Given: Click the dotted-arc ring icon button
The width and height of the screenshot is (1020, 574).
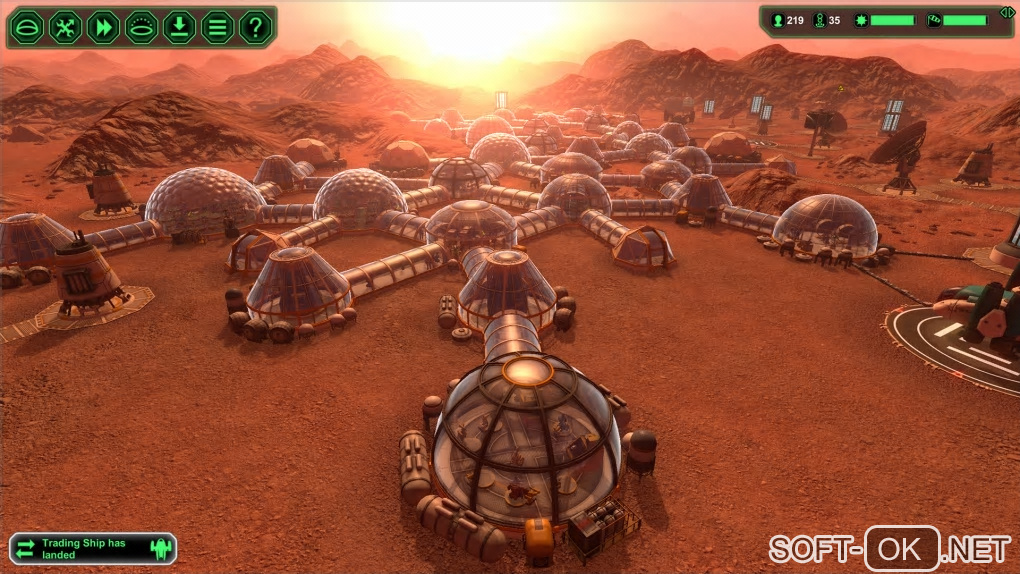Looking at the screenshot, I should click(141, 26).
